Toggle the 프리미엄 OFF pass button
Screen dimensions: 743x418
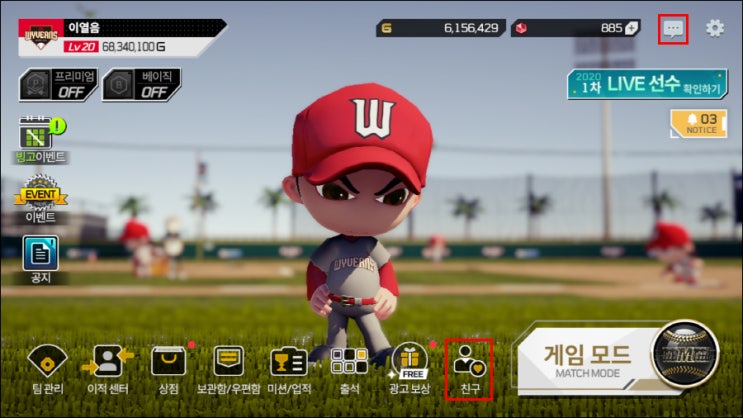click(58, 85)
